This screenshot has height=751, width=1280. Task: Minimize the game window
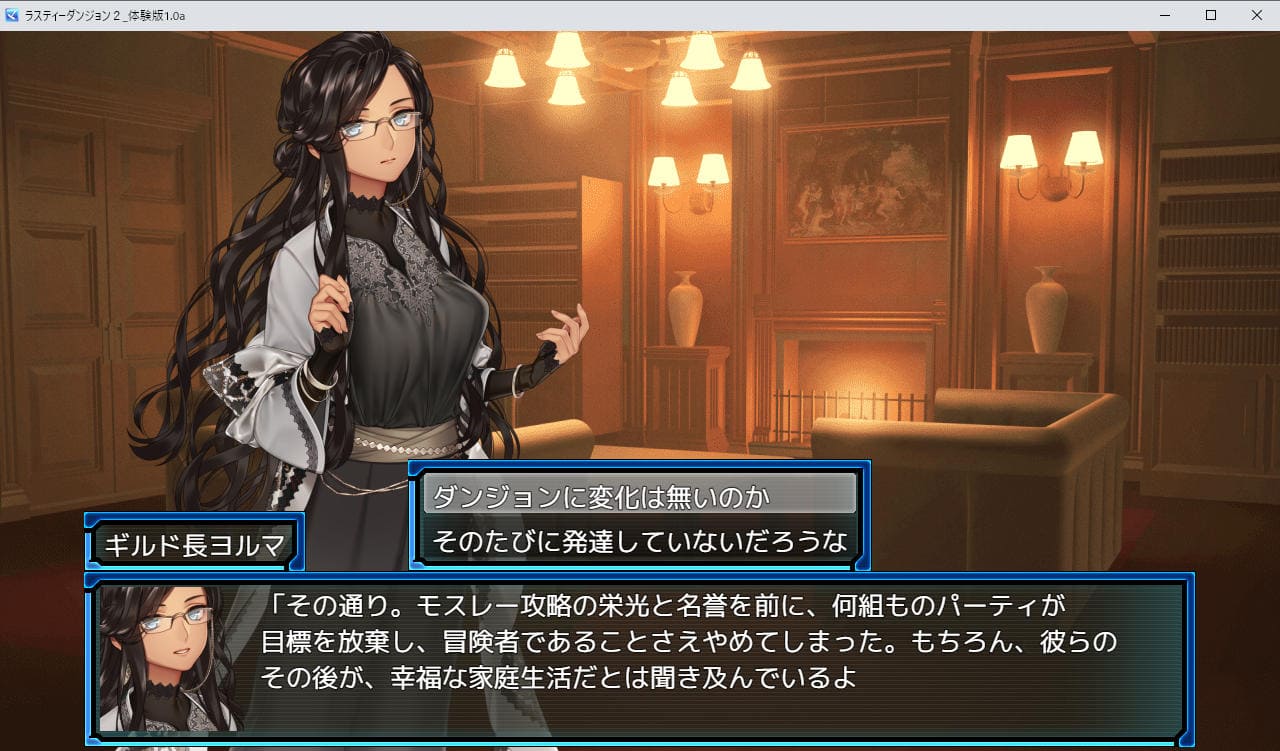[1165, 15]
